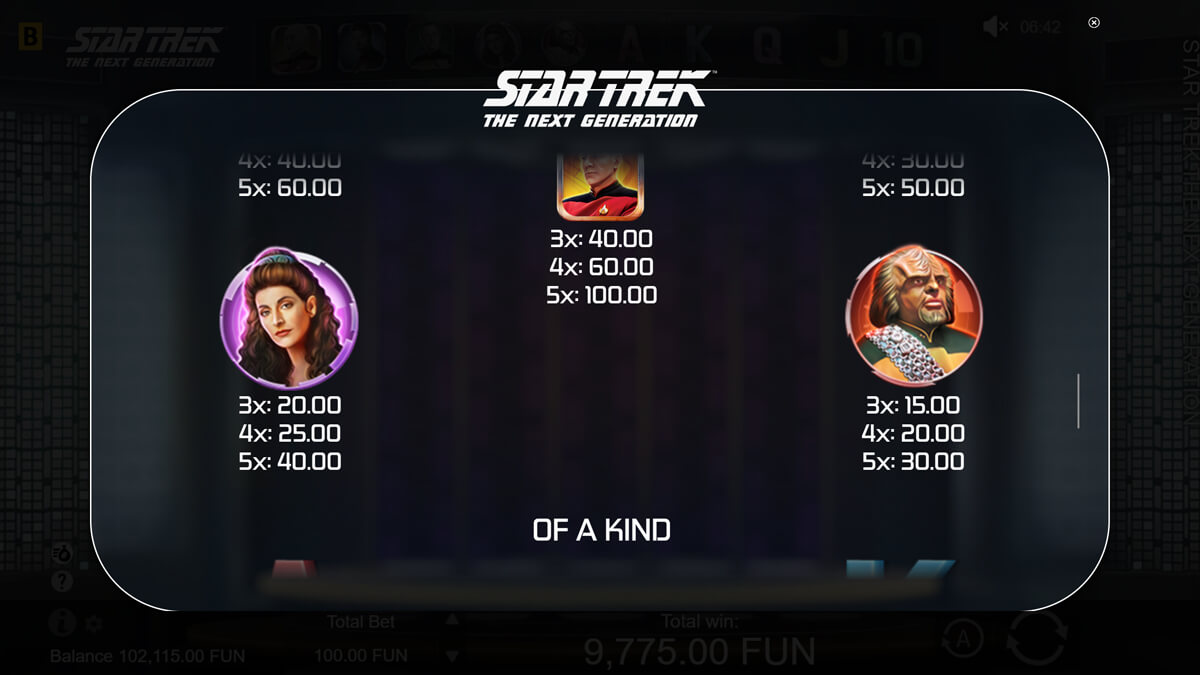Decrease Total Bet with down arrow
Viewport: 1200px width, 675px height.
[452, 656]
